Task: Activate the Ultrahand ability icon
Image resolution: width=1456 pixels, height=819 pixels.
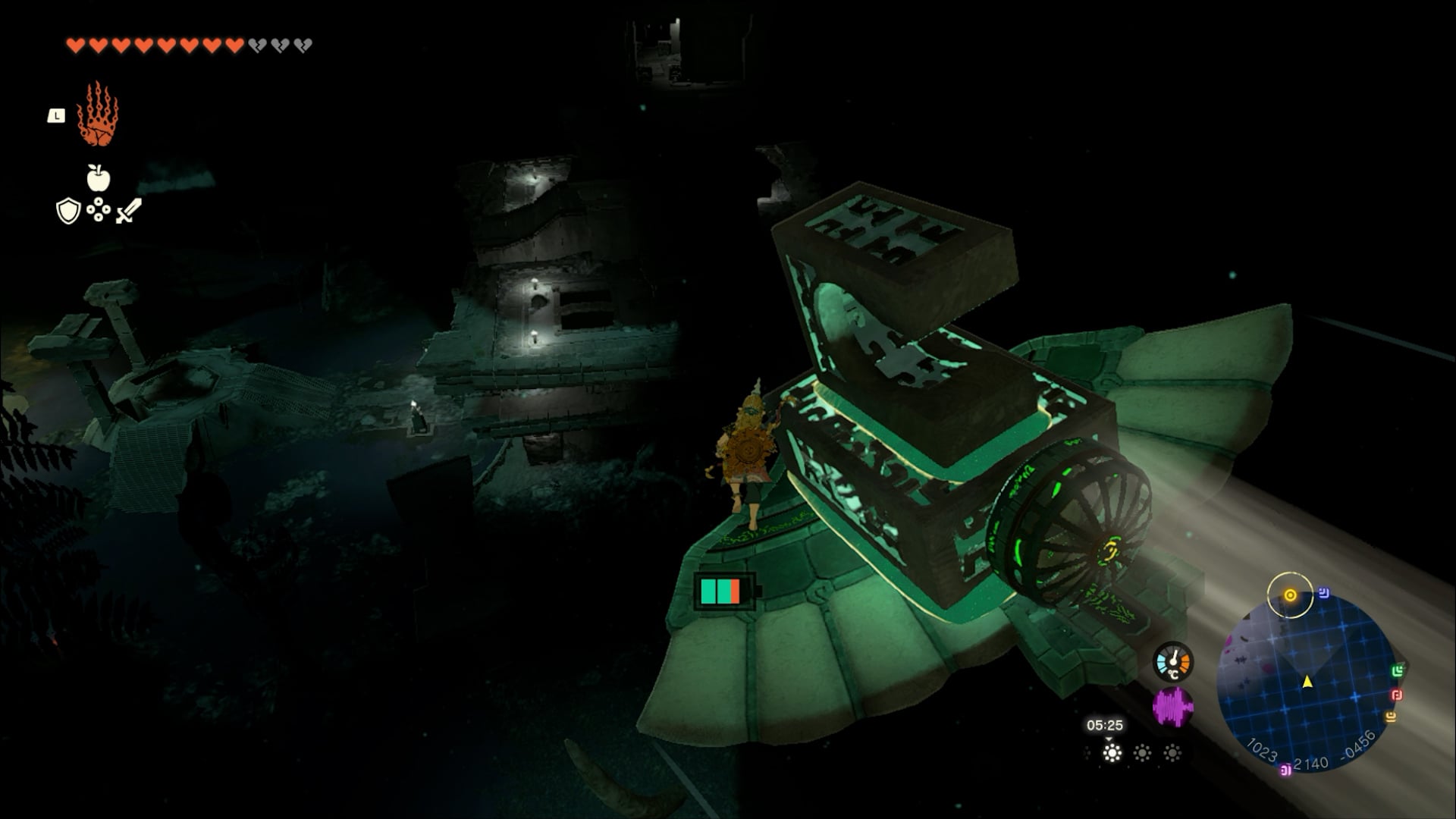Action: pyautogui.click(x=97, y=115)
